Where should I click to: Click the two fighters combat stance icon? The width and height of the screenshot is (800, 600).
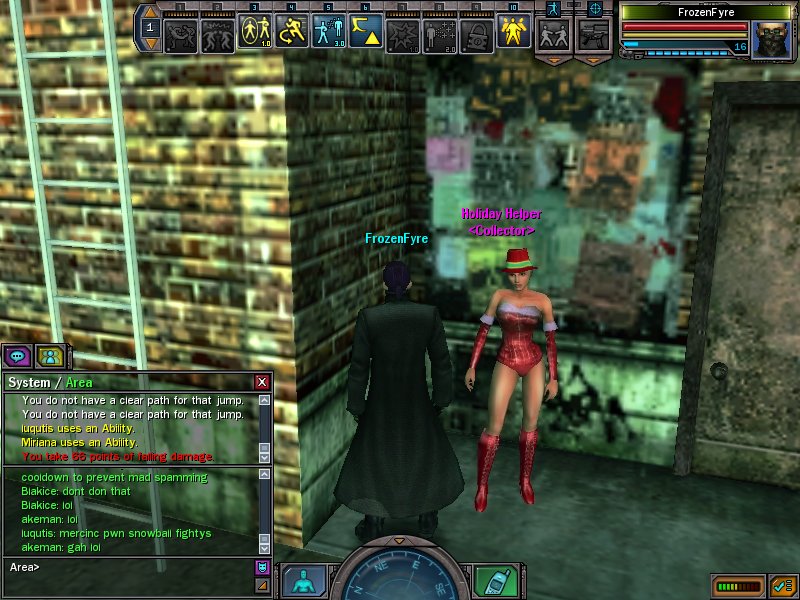553,34
